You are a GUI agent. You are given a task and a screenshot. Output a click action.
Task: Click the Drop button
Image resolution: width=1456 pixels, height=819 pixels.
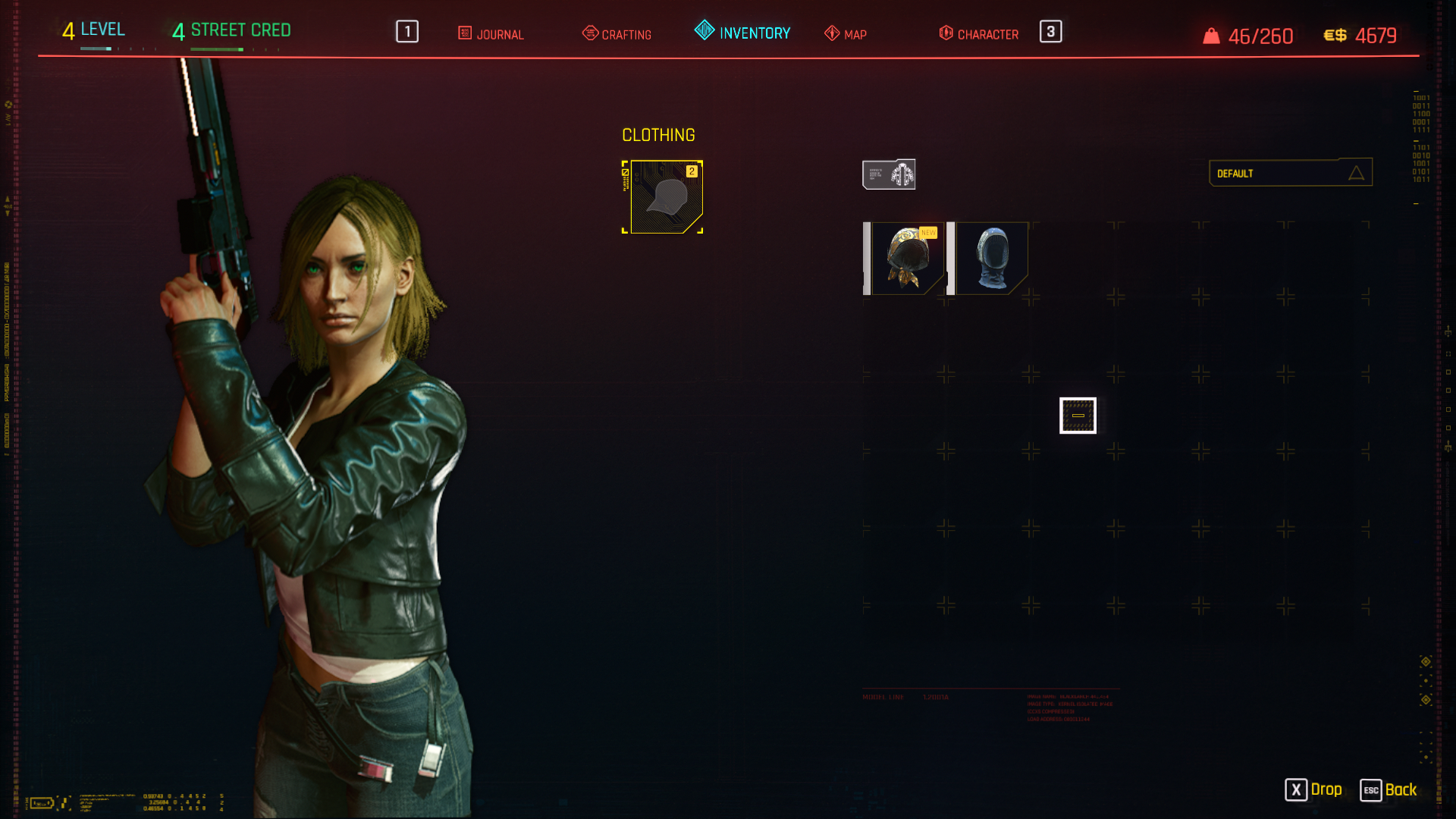(1313, 789)
